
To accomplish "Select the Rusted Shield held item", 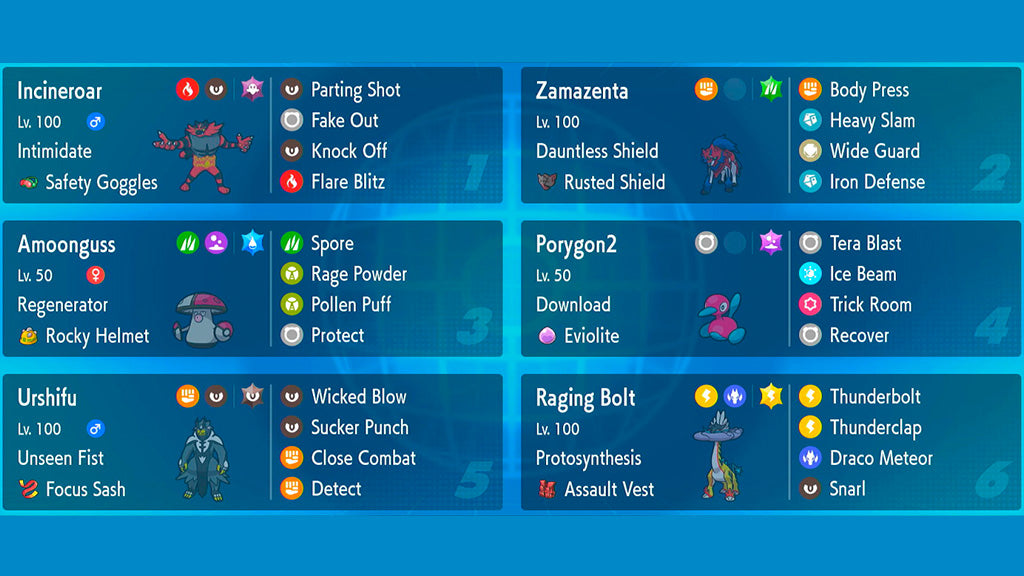I will 613,182.
